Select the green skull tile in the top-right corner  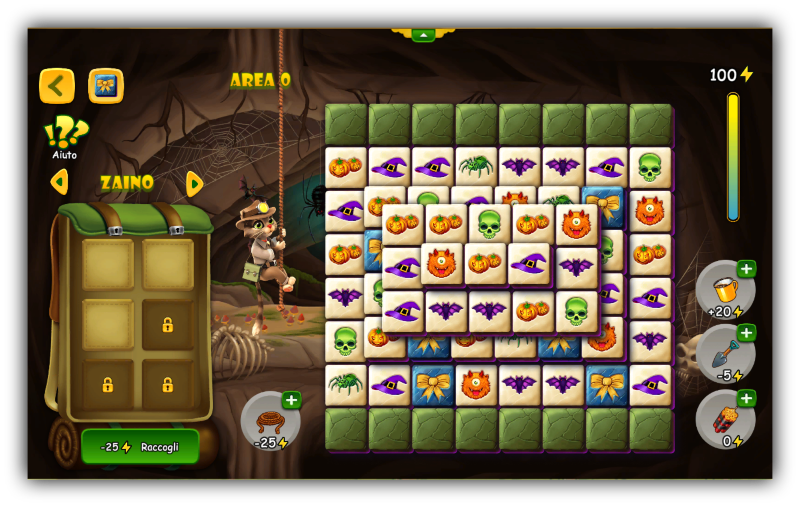650,167
